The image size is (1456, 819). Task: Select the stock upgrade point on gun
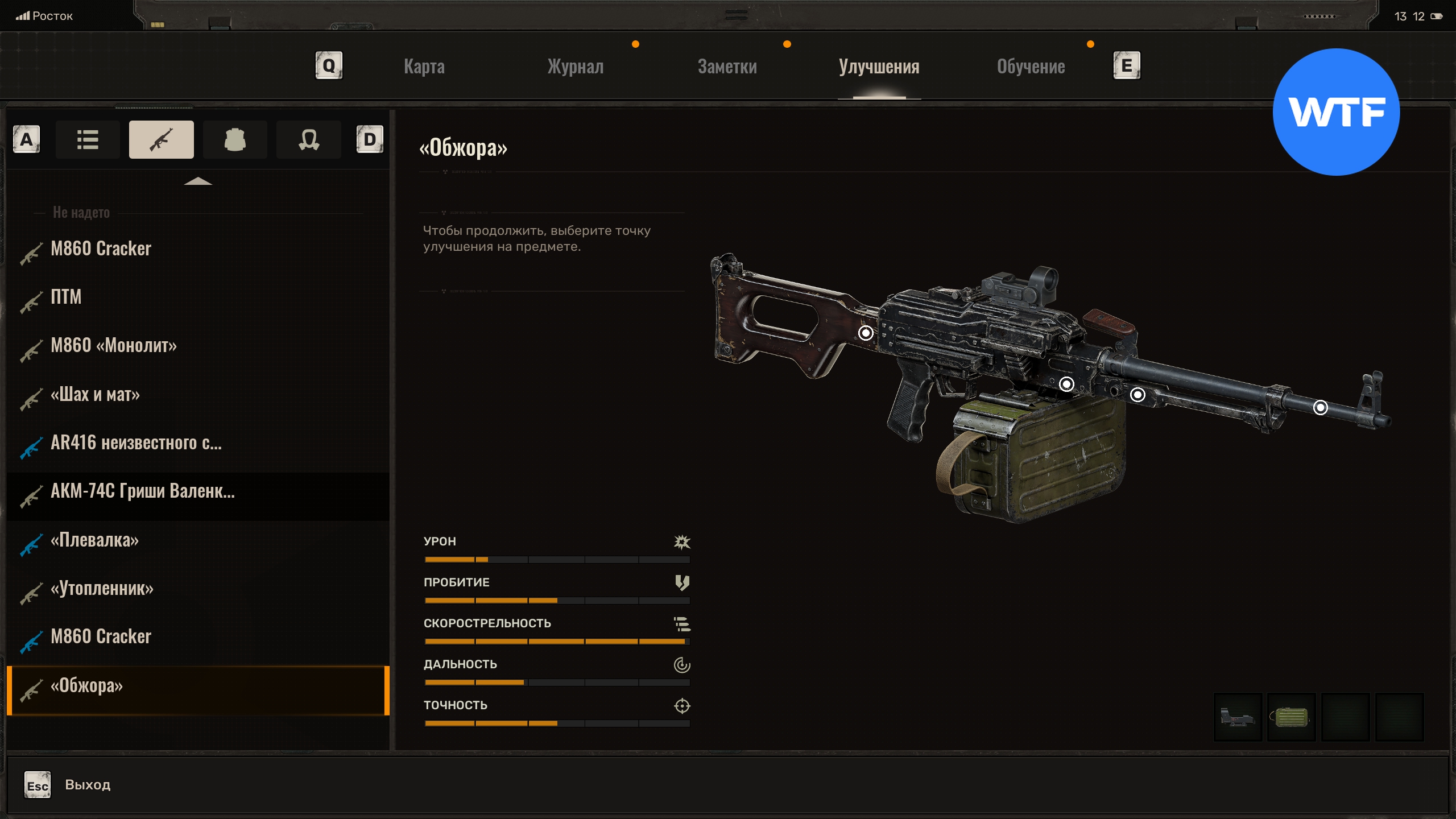[866, 333]
